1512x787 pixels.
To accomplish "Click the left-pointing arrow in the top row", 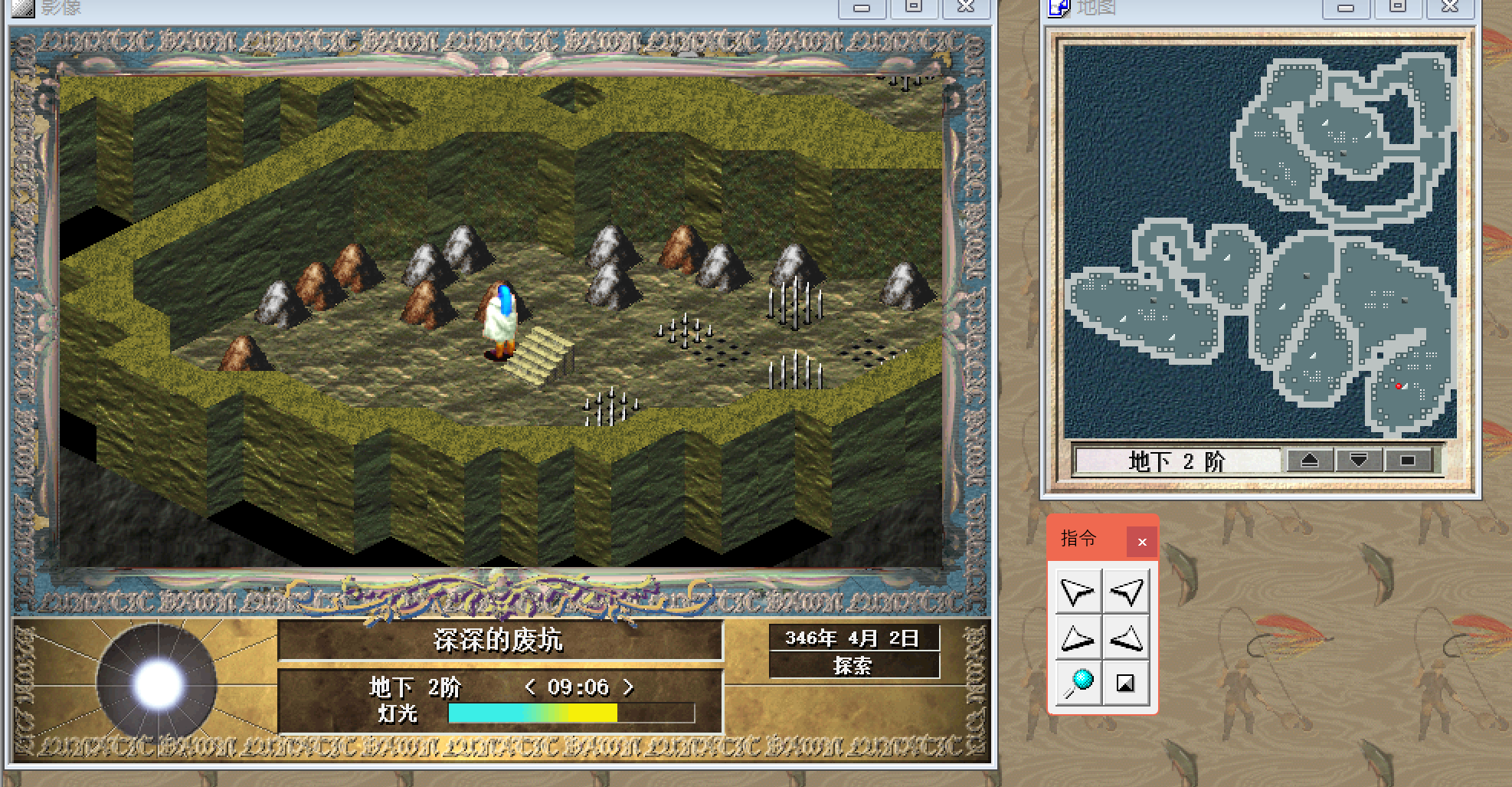I will 1126,591.
